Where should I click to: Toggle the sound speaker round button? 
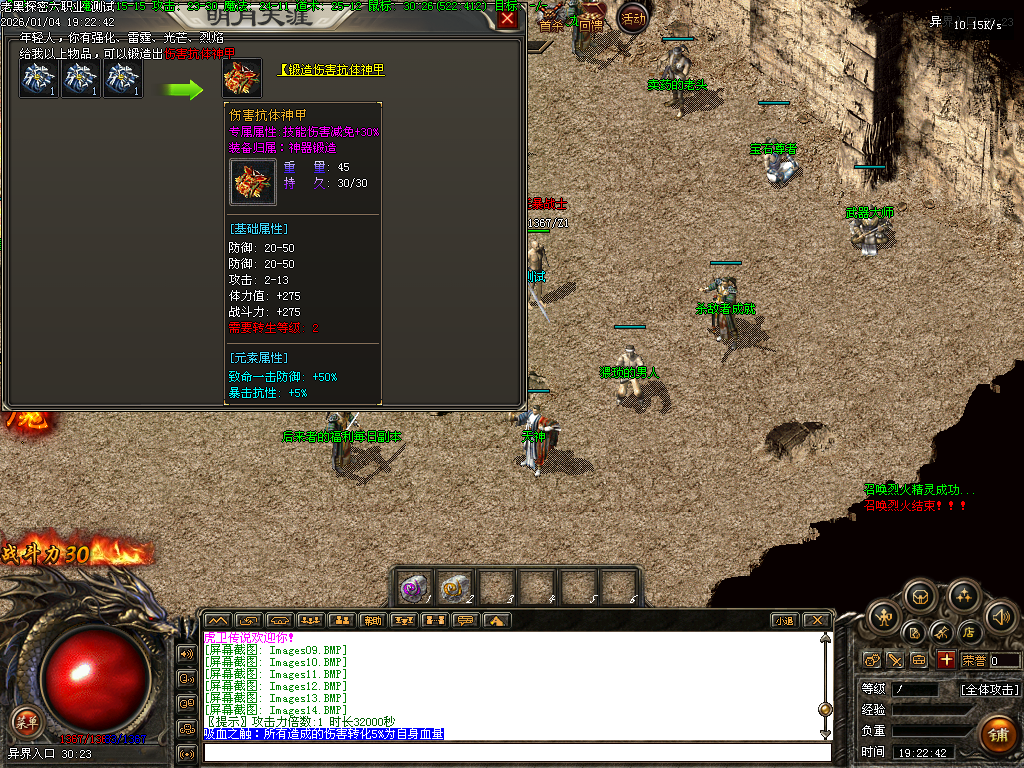pos(999,616)
